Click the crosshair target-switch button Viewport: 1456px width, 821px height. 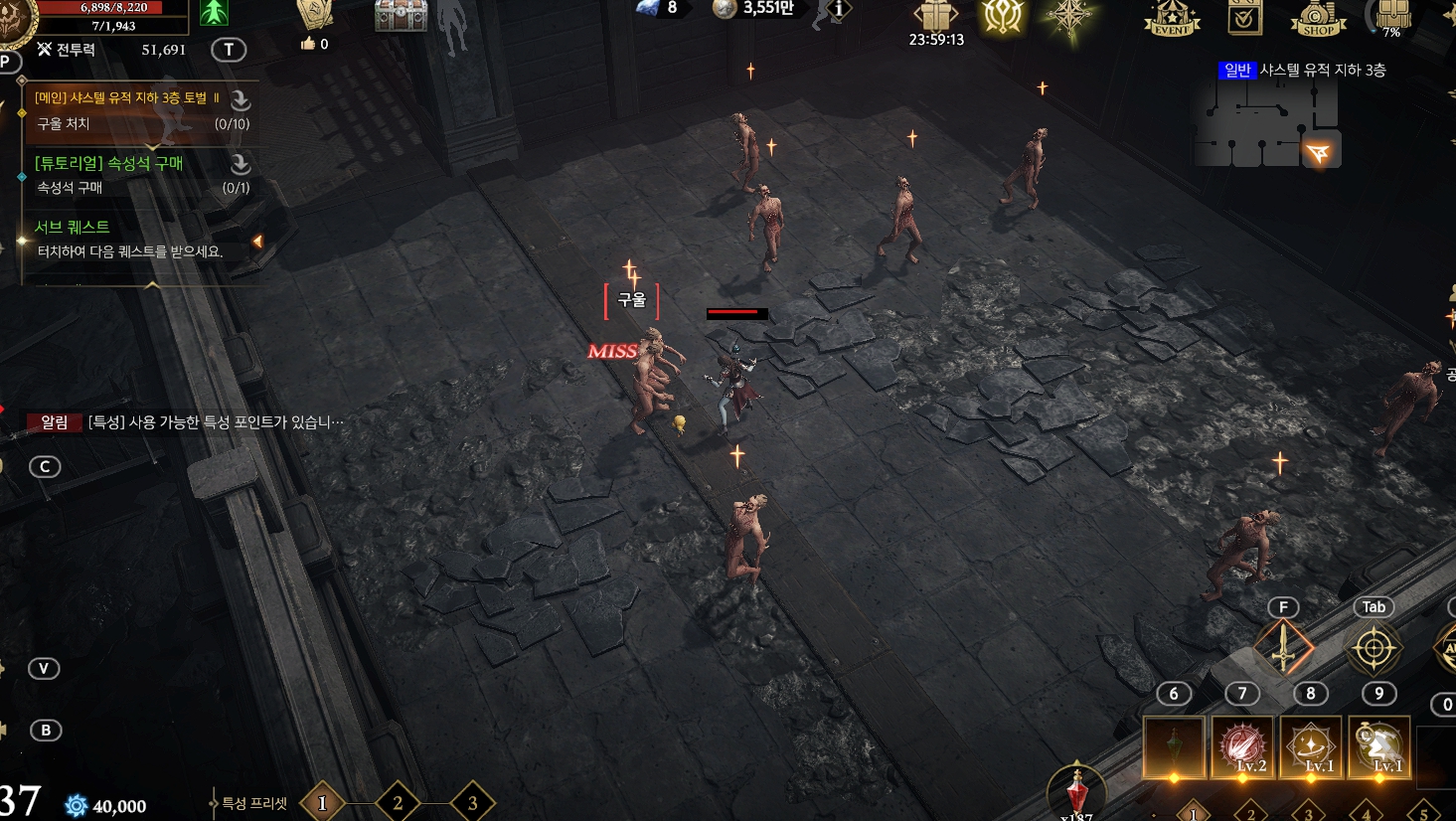tap(1374, 648)
